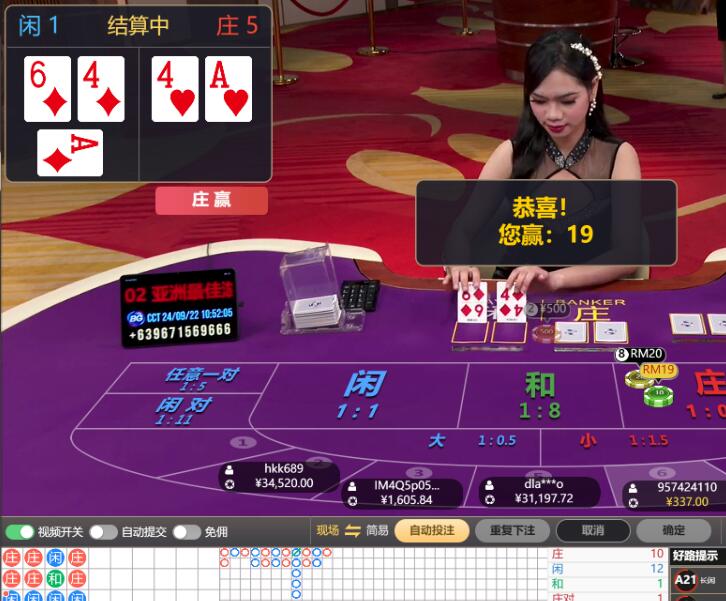Open the bead road scoreboard grid
This screenshot has width=726, height=601.
pos(44,573)
